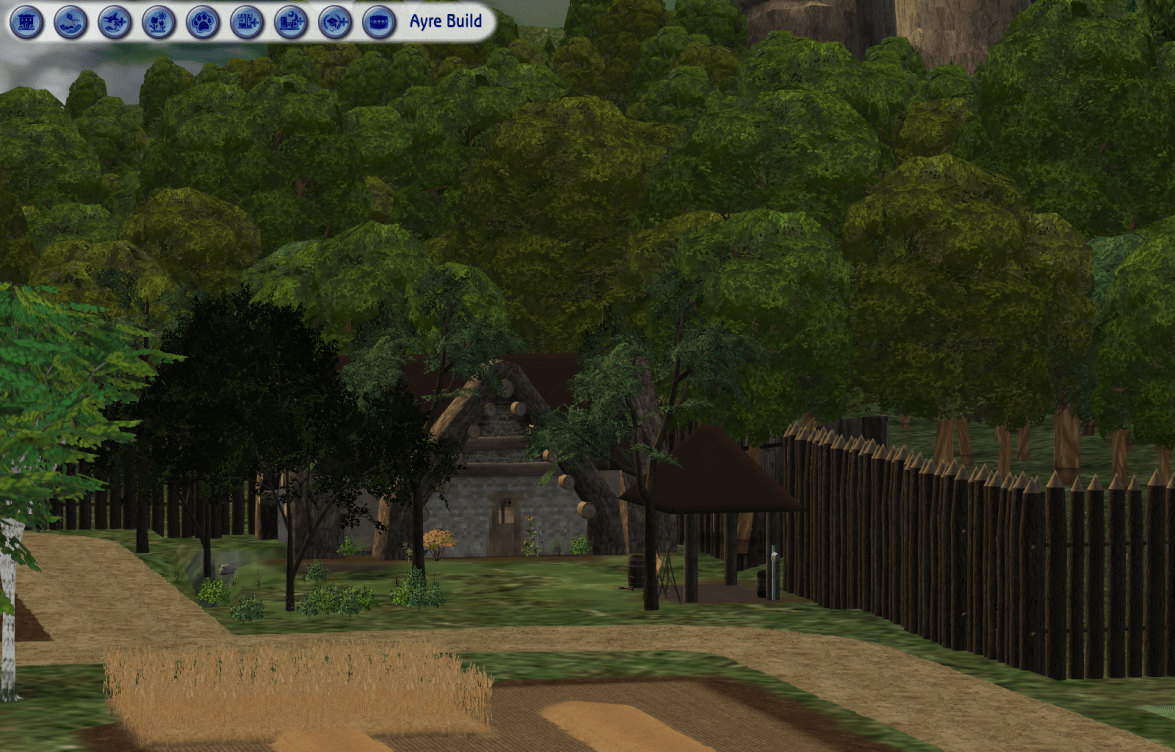The width and height of the screenshot is (1175, 752).
Task: Click the ticket-shaped icon
Action: click(378, 21)
